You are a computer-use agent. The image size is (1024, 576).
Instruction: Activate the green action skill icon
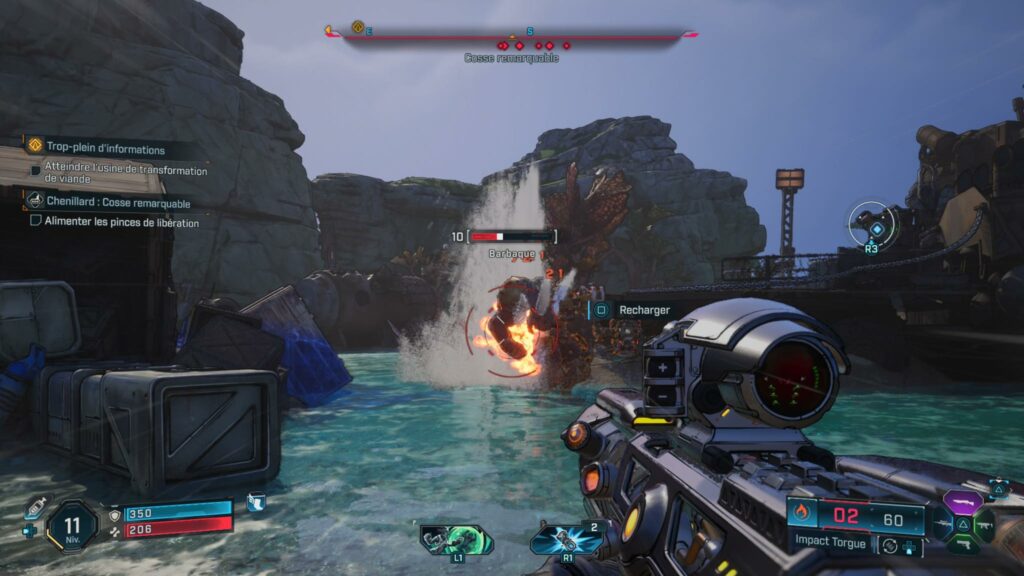(457, 539)
